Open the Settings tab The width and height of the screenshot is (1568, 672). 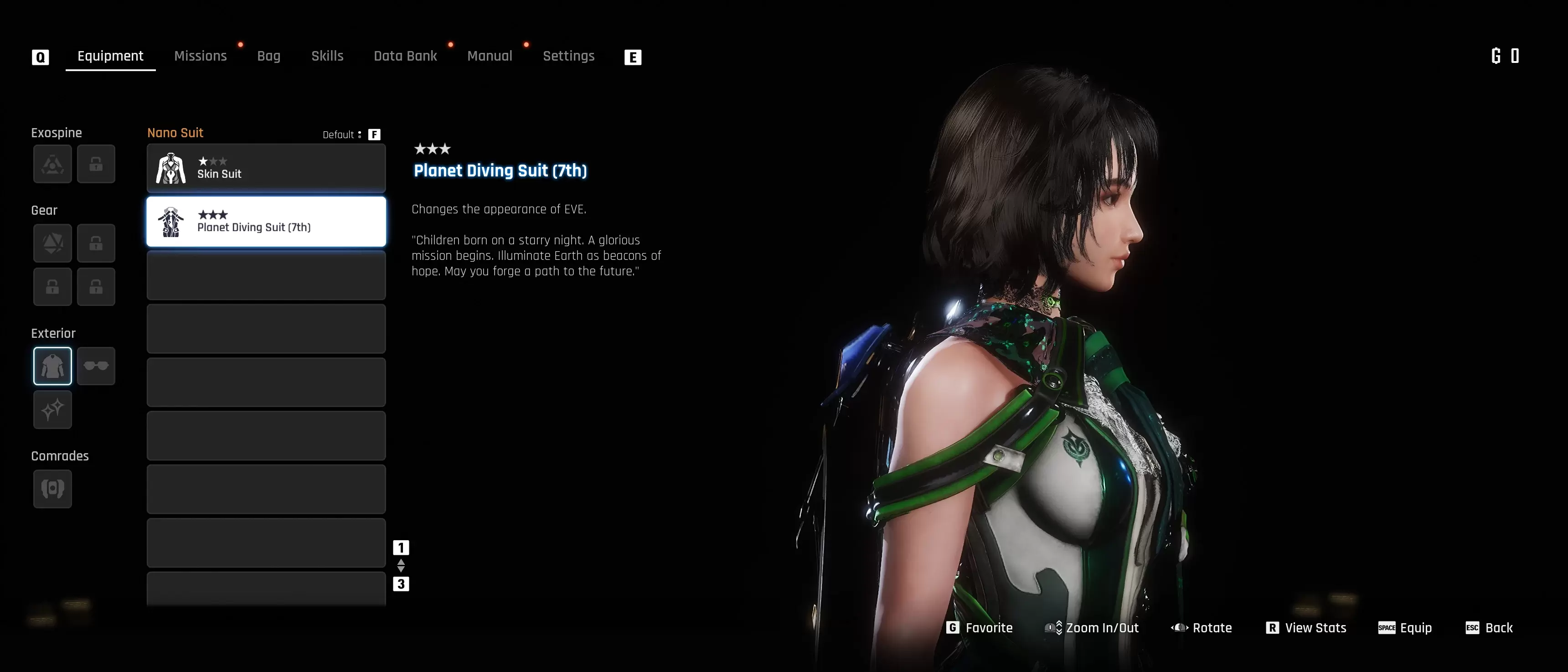tap(568, 56)
